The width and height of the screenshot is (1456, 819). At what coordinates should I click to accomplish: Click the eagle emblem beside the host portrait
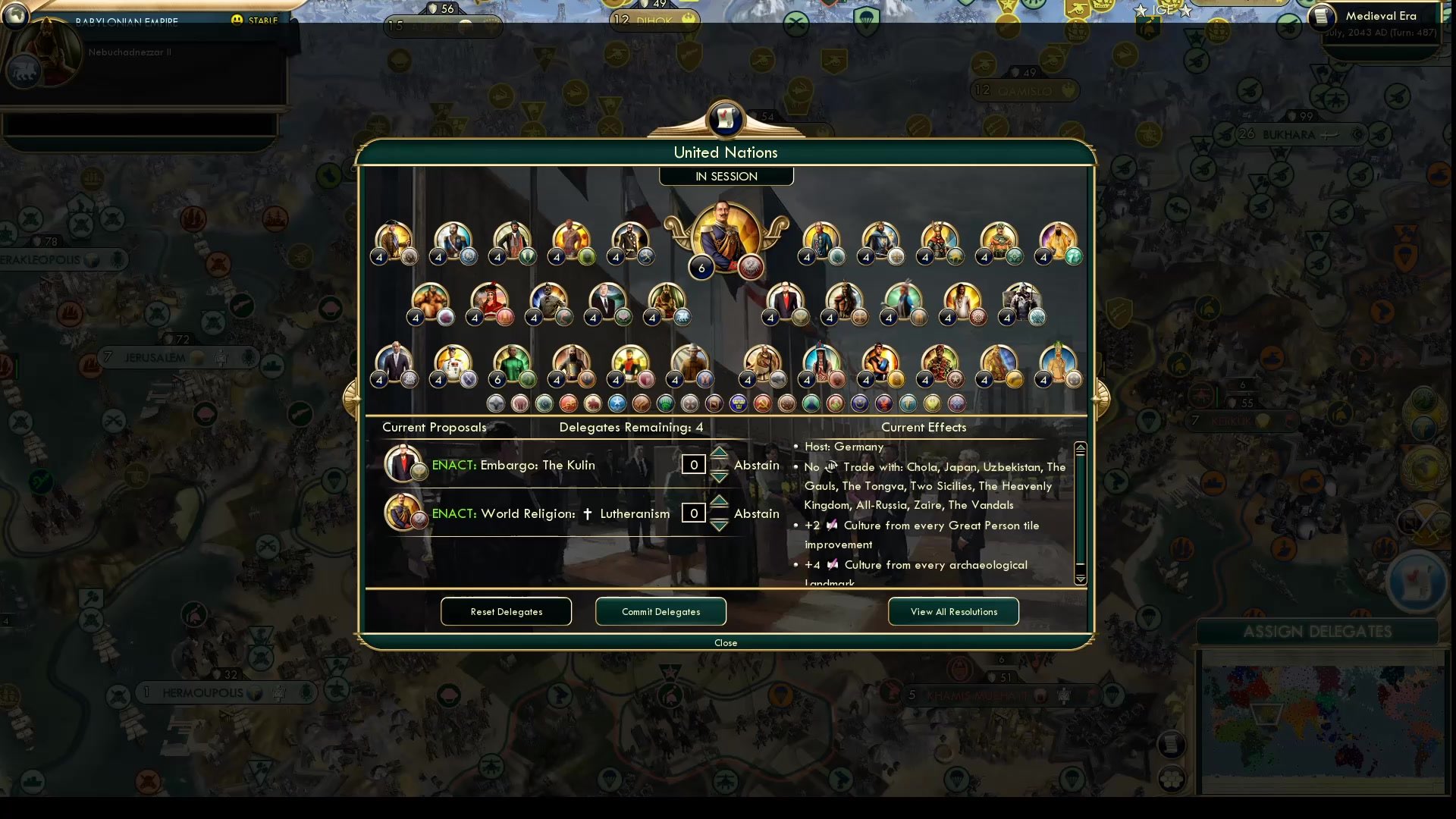[749, 267]
